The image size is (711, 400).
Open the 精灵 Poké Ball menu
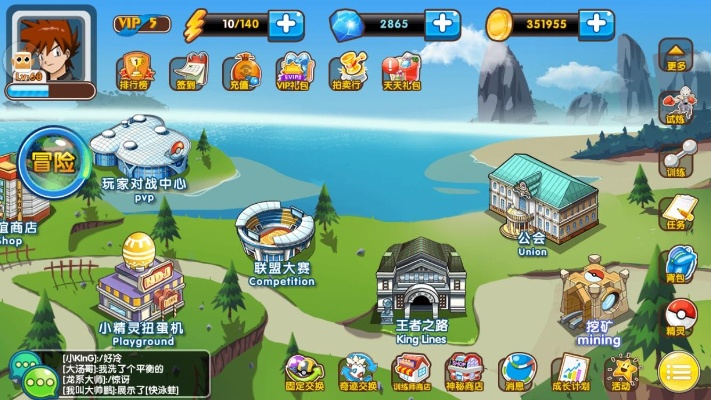(679, 316)
